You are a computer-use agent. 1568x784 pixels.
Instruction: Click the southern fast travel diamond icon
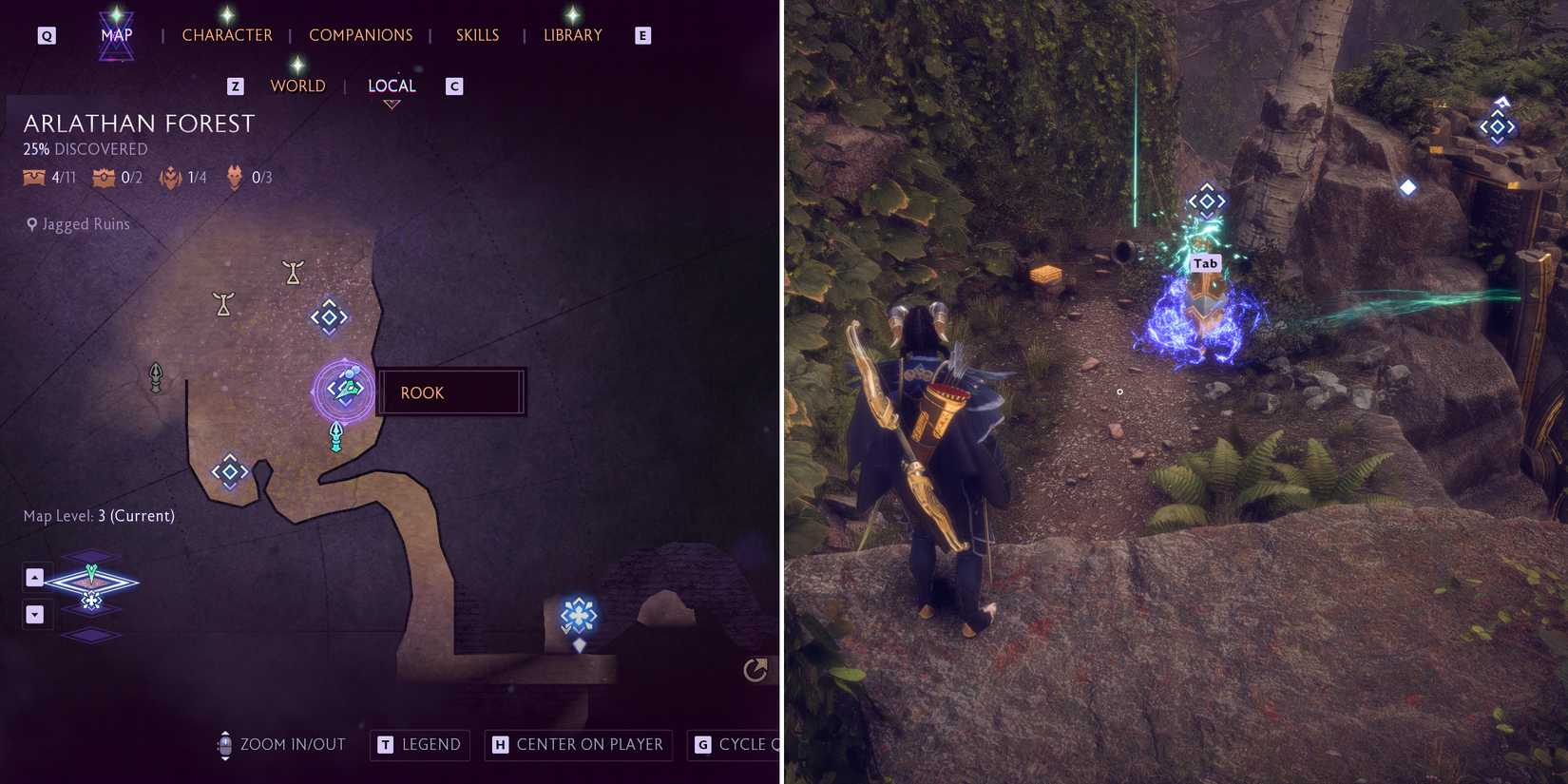coord(229,471)
